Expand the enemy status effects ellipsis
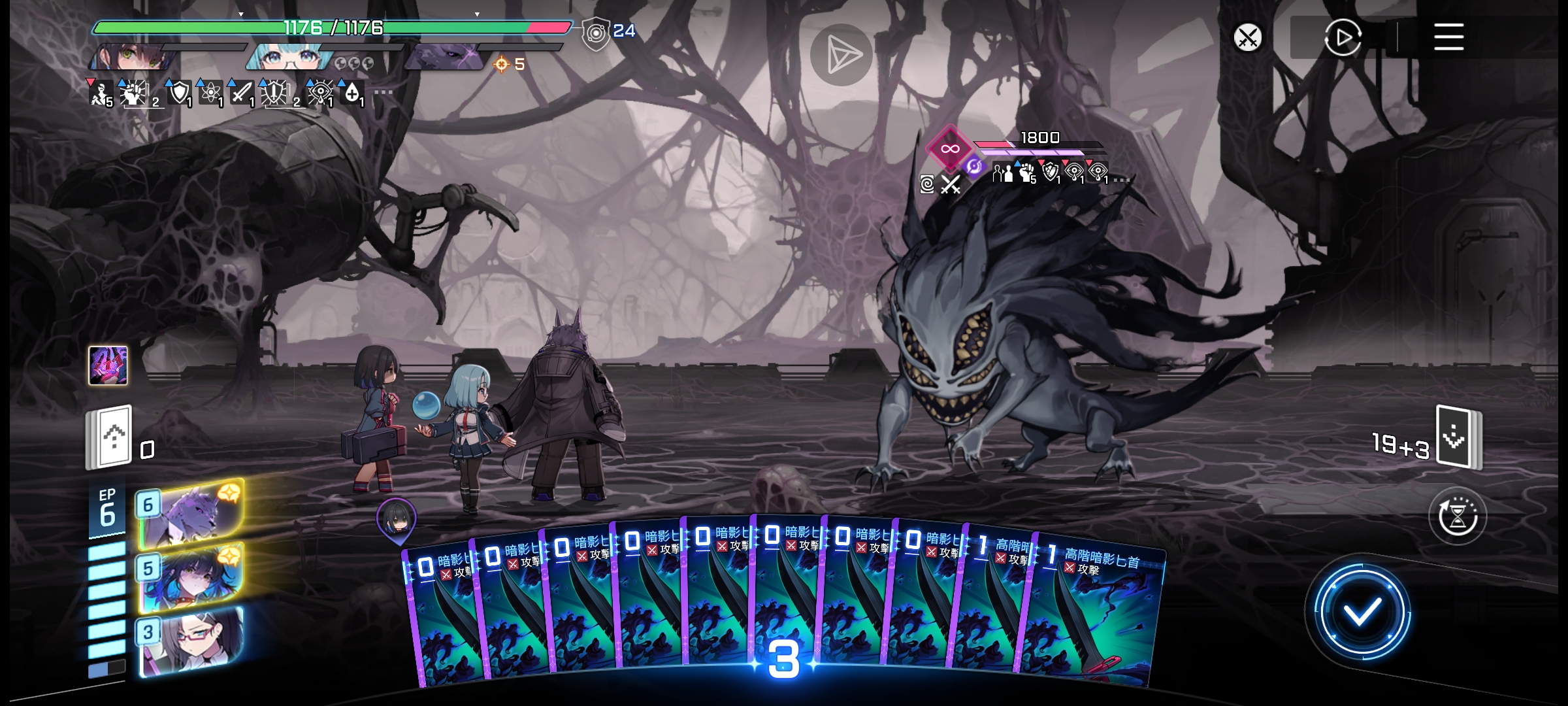The width and height of the screenshot is (1568, 706). [1121, 179]
